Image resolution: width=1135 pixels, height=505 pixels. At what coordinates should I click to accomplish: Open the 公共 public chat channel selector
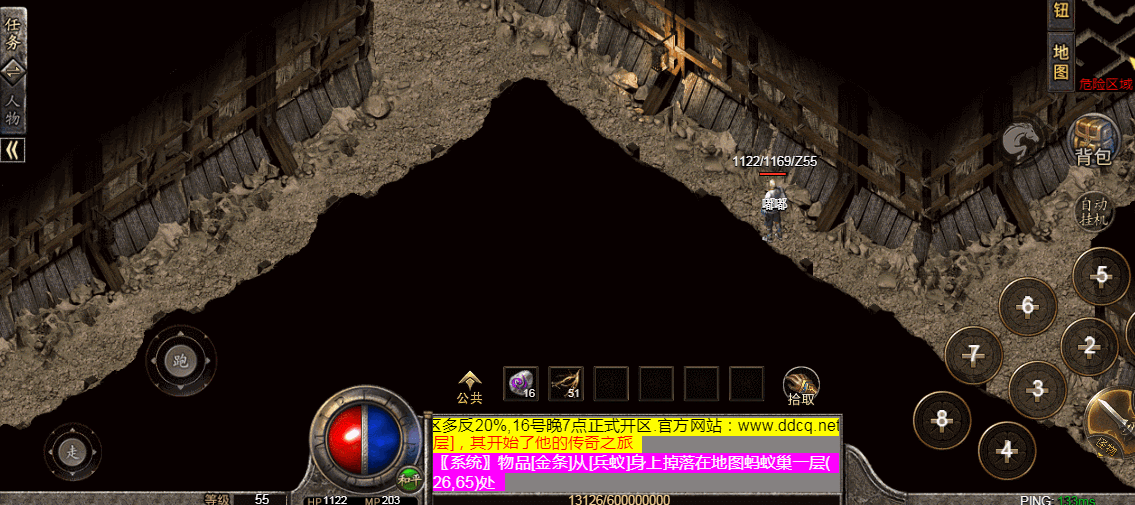pos(469,387)
